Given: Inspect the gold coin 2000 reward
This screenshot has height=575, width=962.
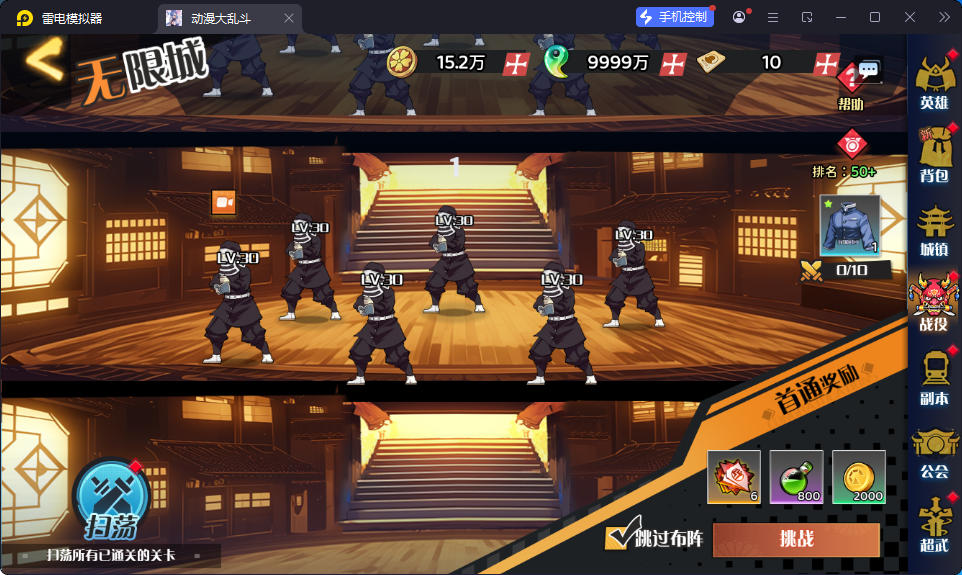Looking at the screenshot, I should [x=858, y=477].
